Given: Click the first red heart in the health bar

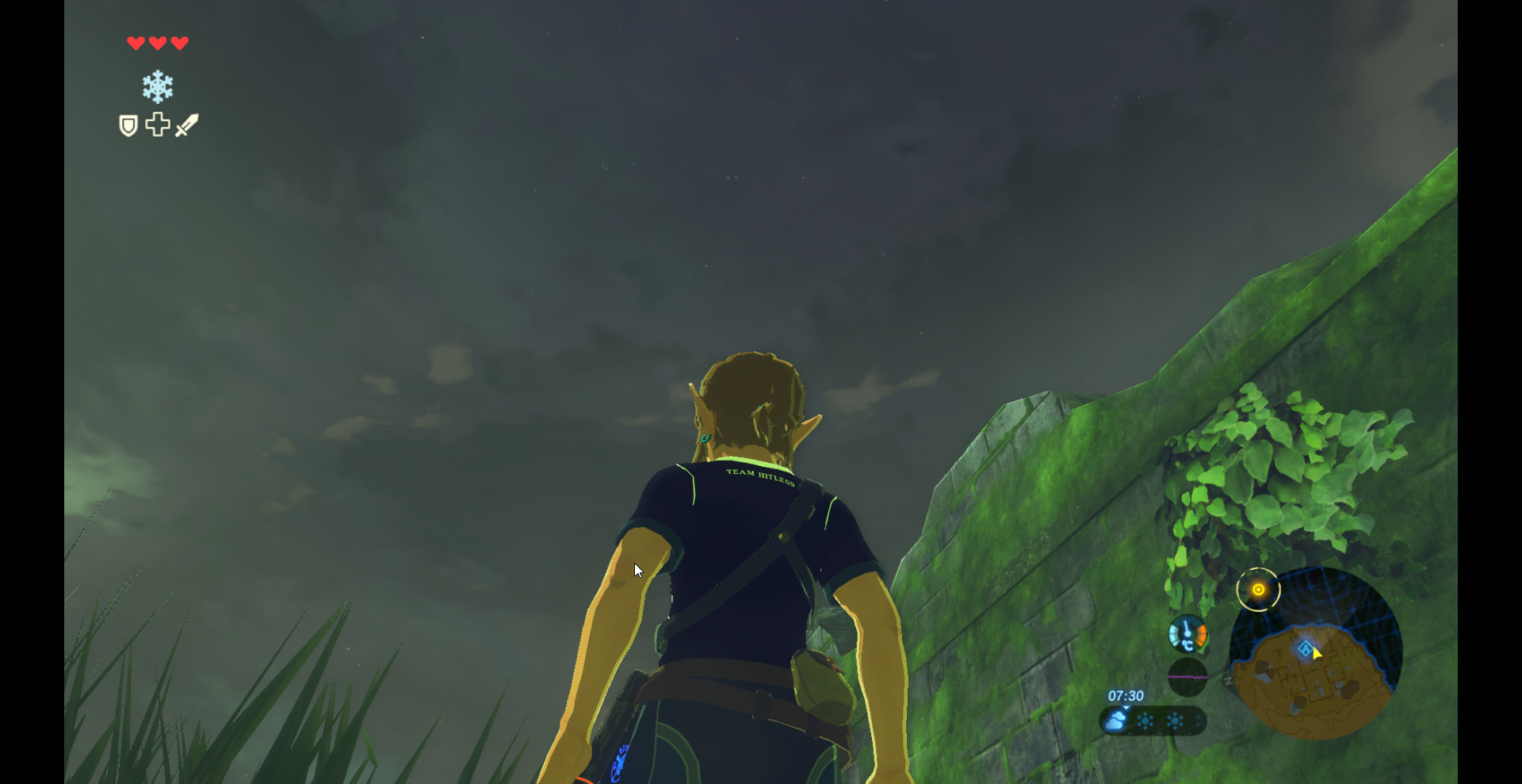Looking at the screenshot, I should pyautogui.click(x=135, y=44).
